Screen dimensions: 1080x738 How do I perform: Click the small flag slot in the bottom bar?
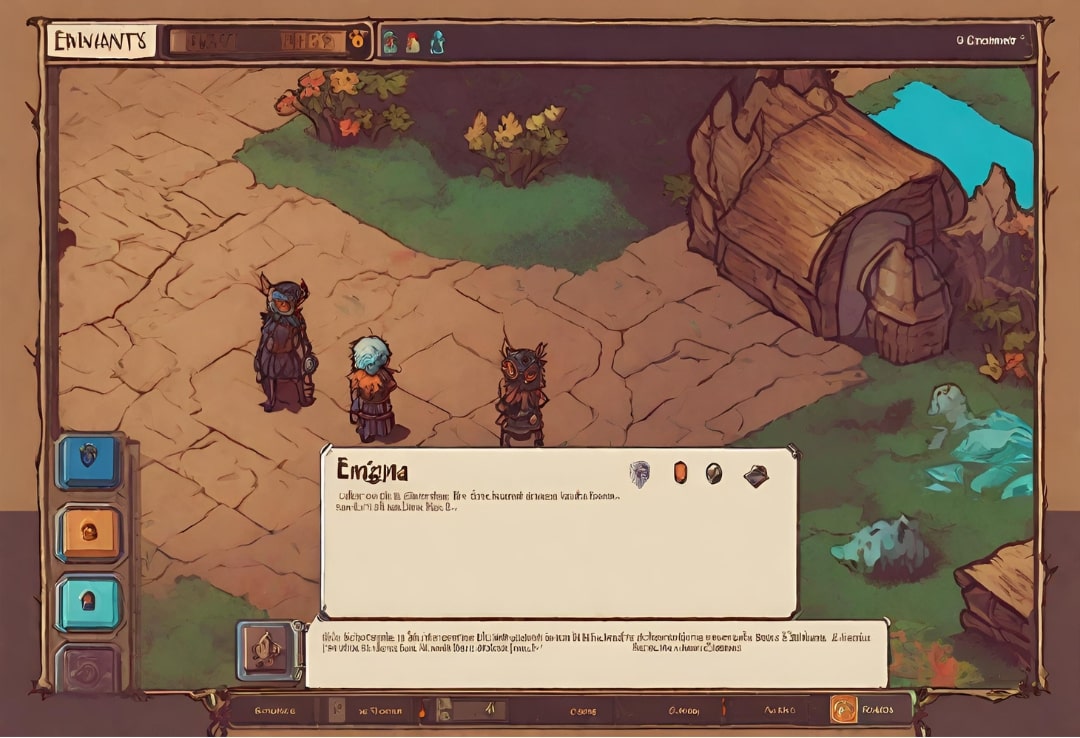click(337, 710)
